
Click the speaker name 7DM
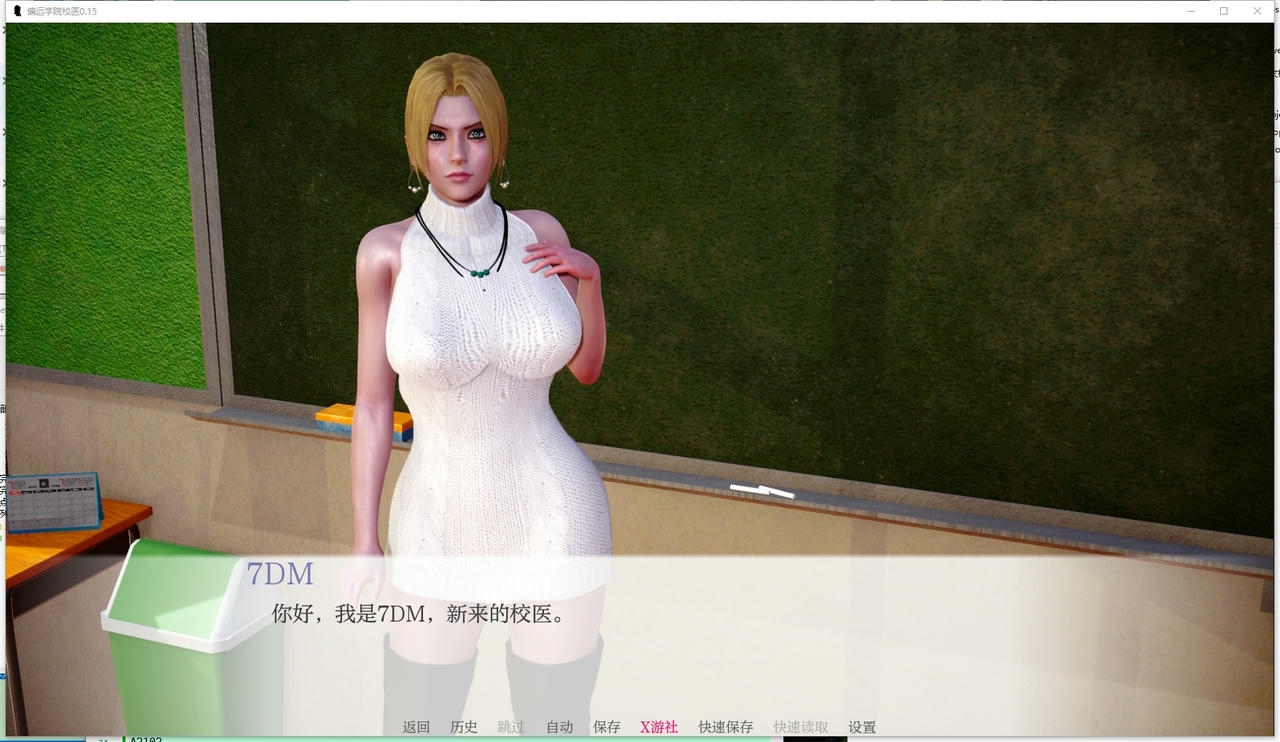[x=279, y=574]
